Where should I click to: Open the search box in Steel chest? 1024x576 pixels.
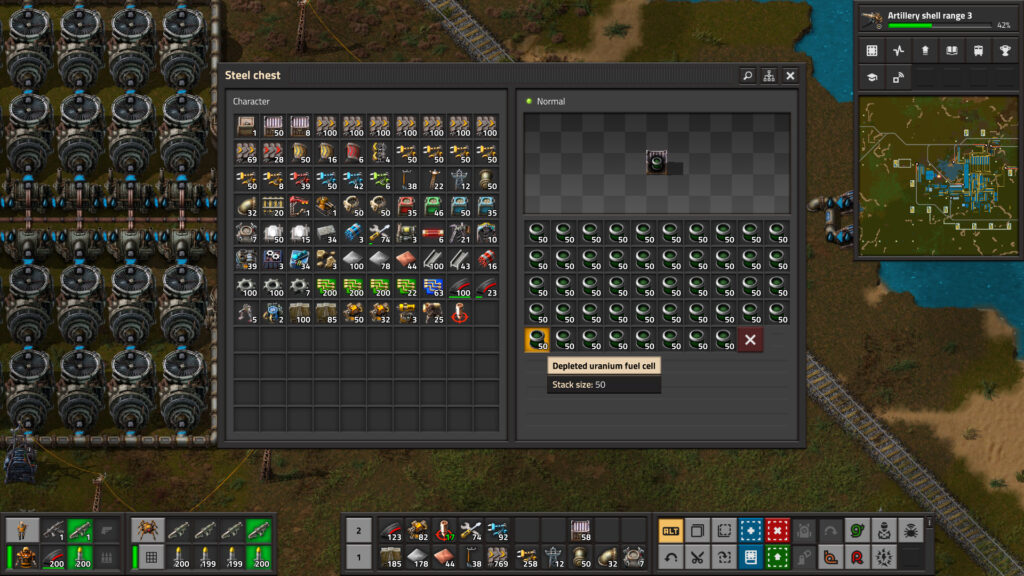click(747, 75)
